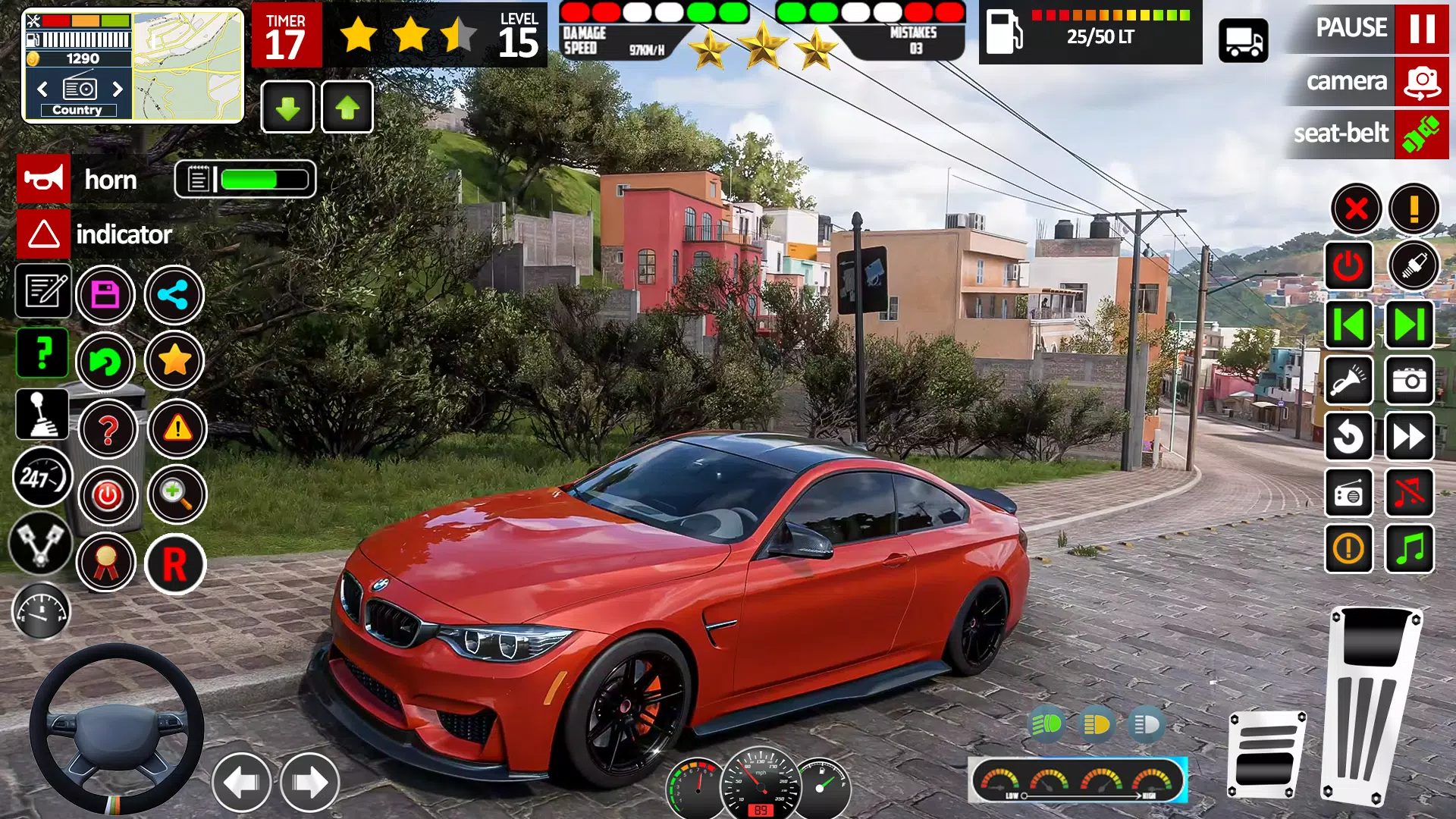Select the next radio station arrow
Viewport: 1456px width, 819px height.
pos(118,89)
